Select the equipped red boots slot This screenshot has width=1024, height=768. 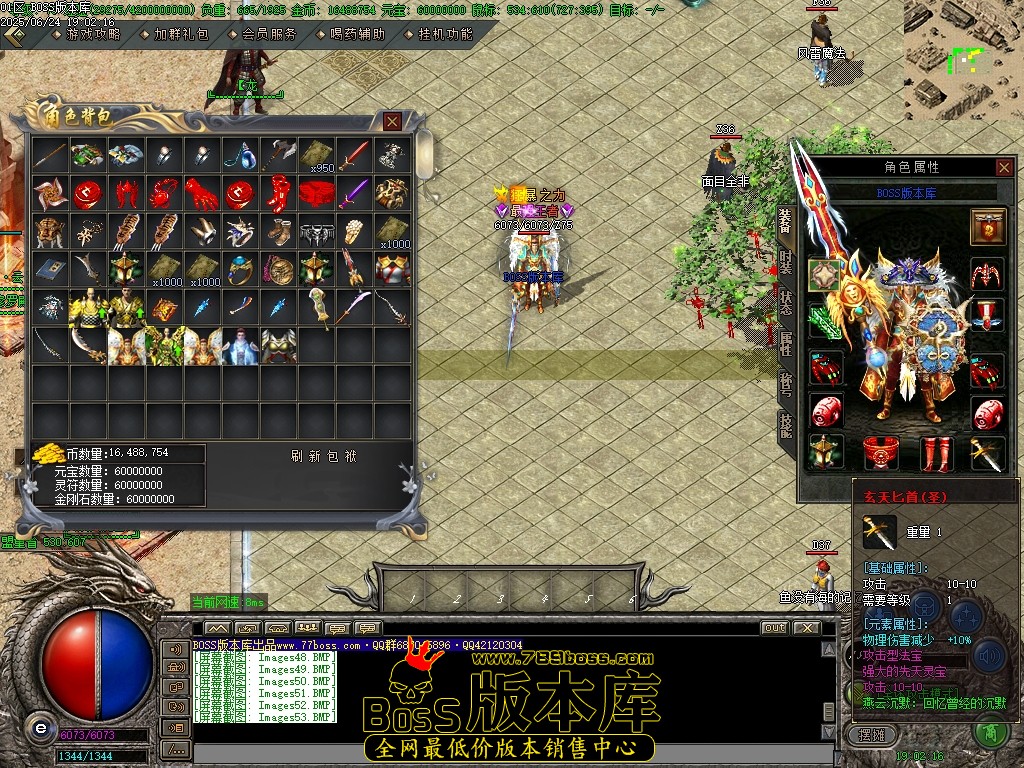click(x=935, y=453)
